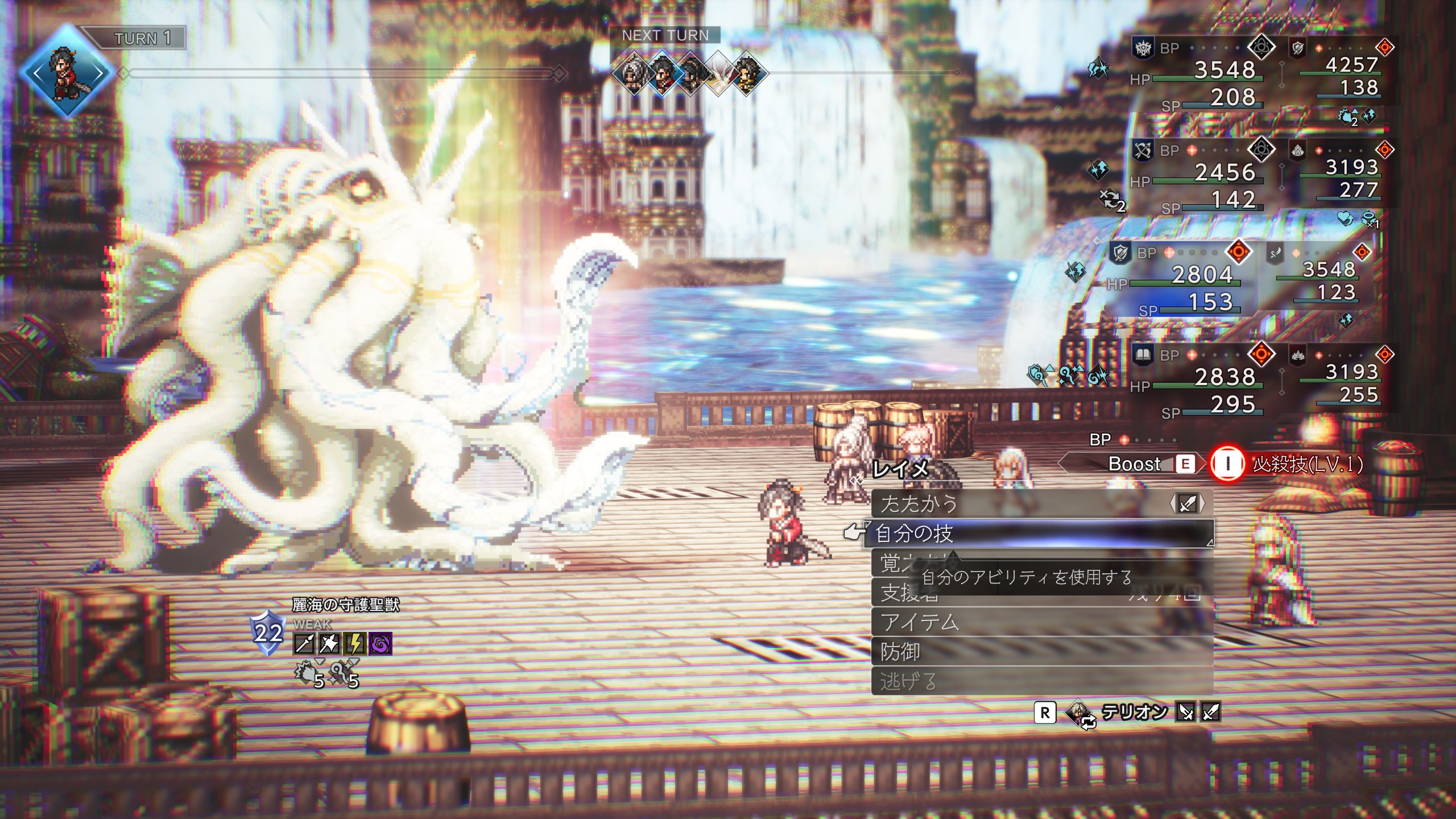The height and width of the screenshot is (819, 1456).
Task: Select the 麗海の守護聖獣 enemy name label
Action: pos(346,605)
